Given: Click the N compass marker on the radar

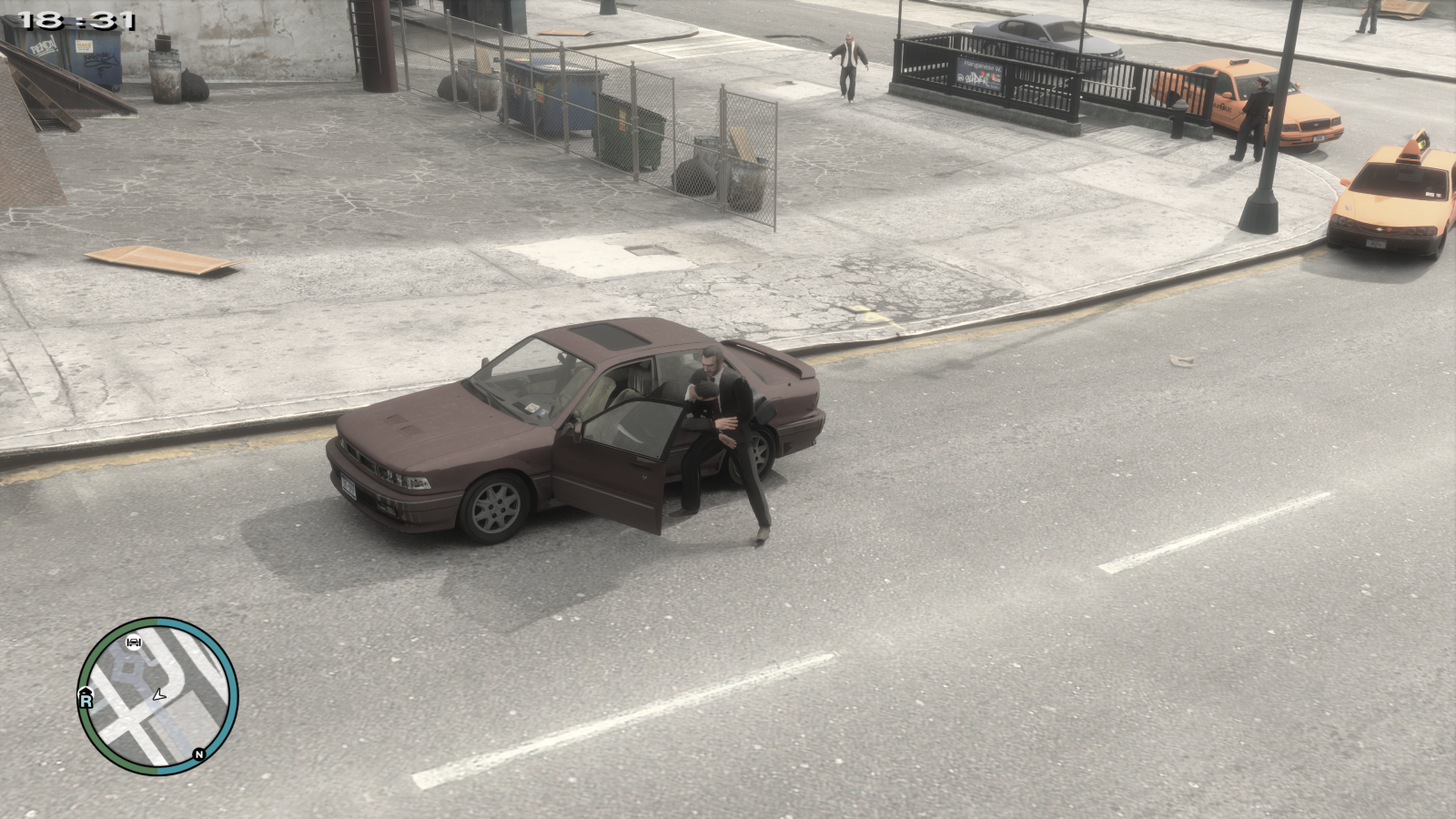Looking at the screenshot, I should point(198,753).
